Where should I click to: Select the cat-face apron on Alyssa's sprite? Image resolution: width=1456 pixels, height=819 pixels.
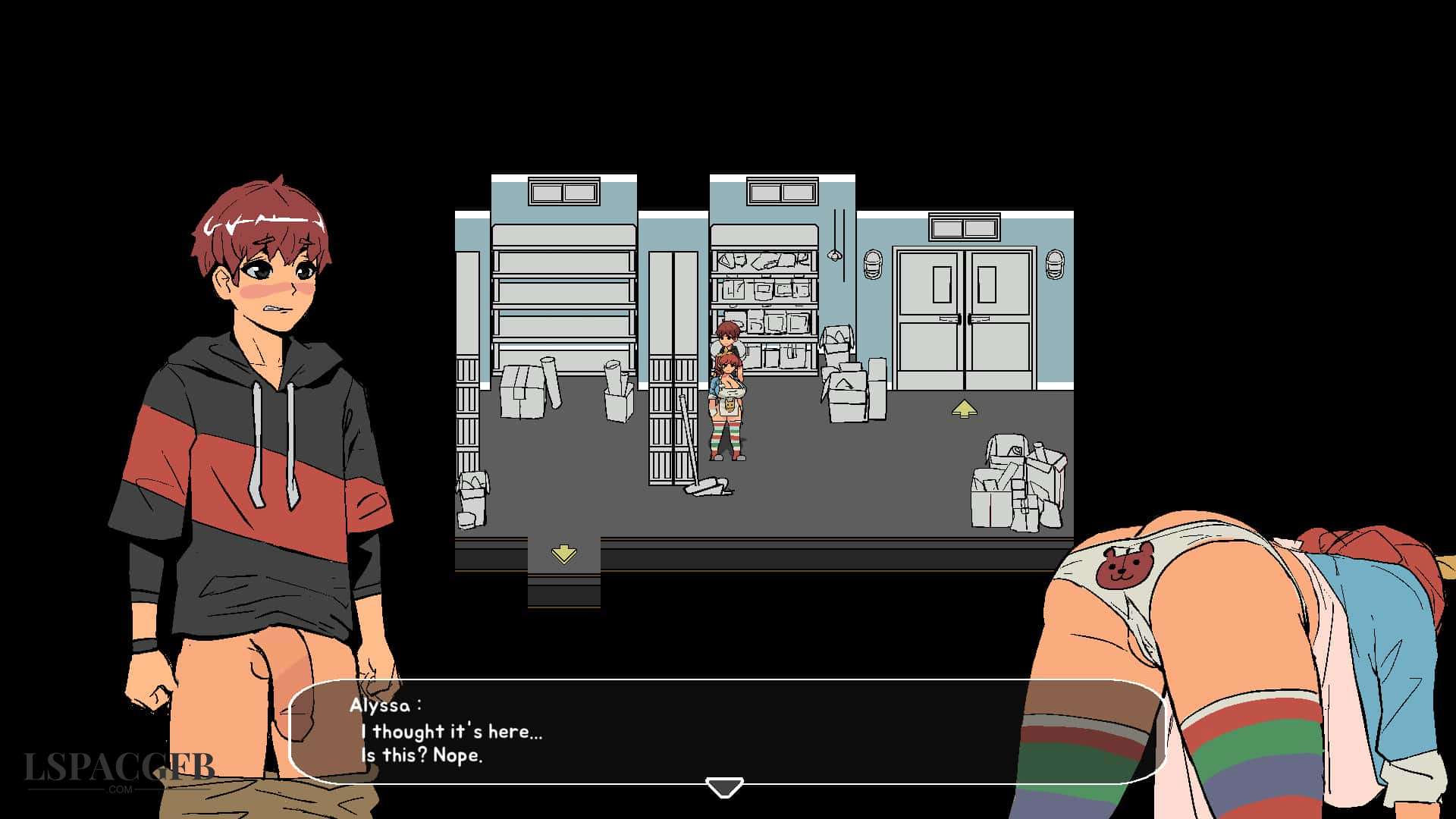point(729,405)
